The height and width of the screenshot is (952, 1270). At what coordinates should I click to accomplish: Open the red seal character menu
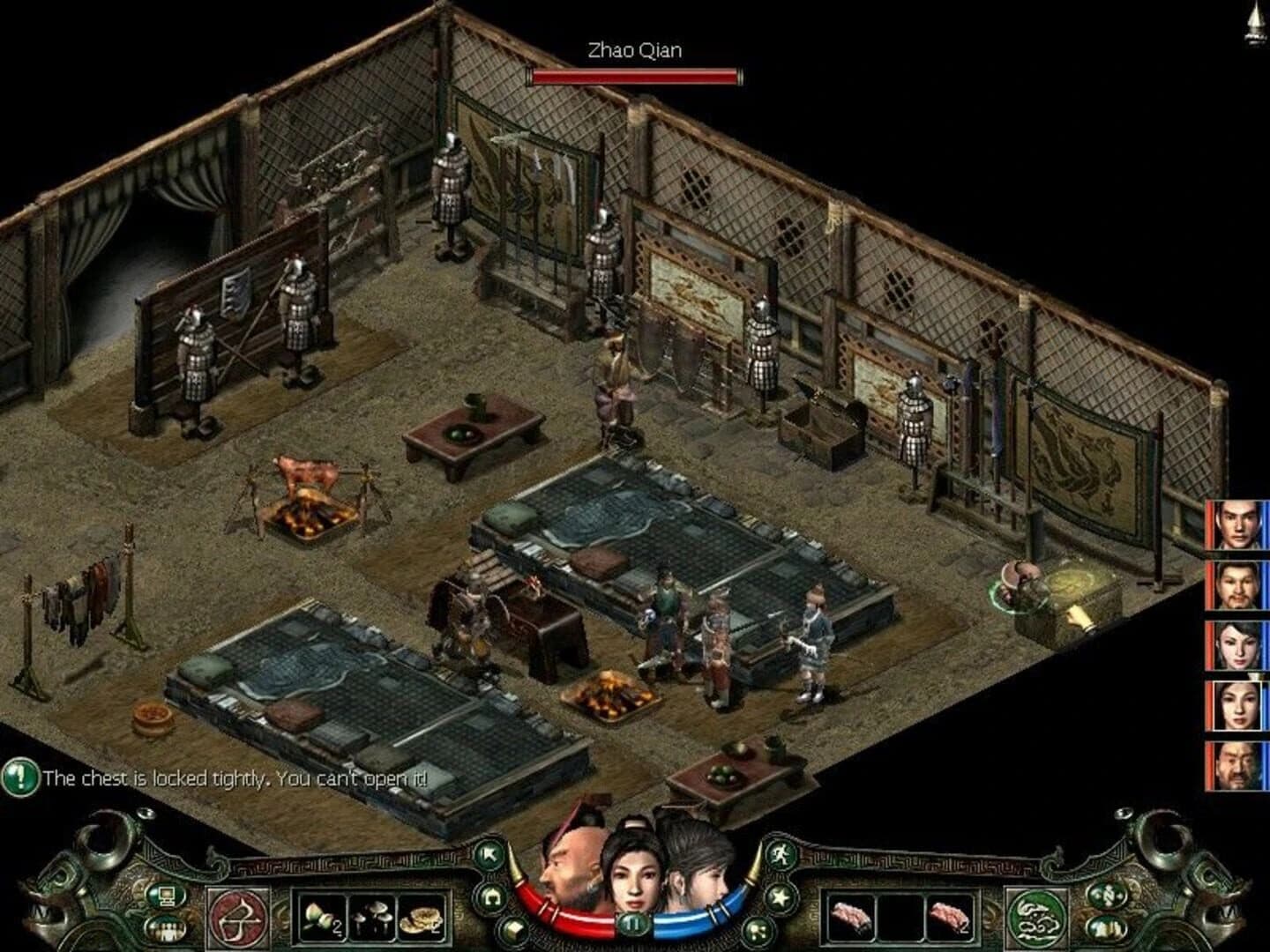(238, 918)
